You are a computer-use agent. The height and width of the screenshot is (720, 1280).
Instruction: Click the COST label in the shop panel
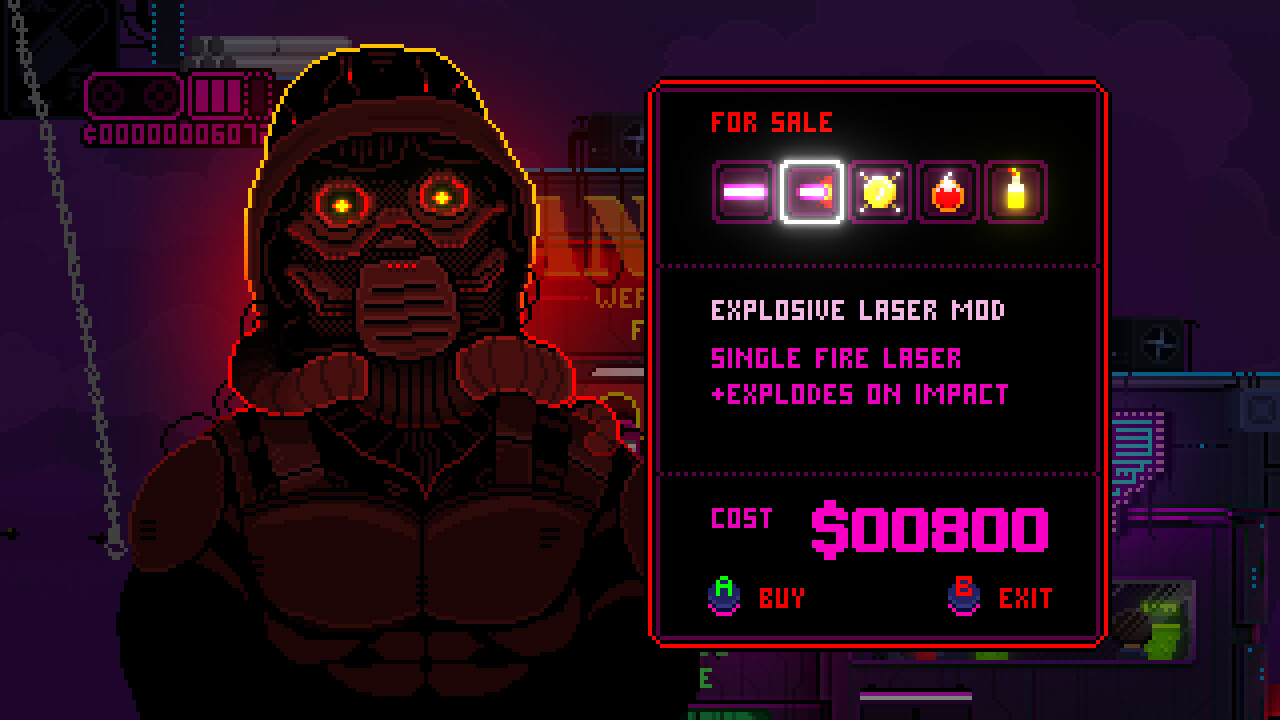point(740,519)
